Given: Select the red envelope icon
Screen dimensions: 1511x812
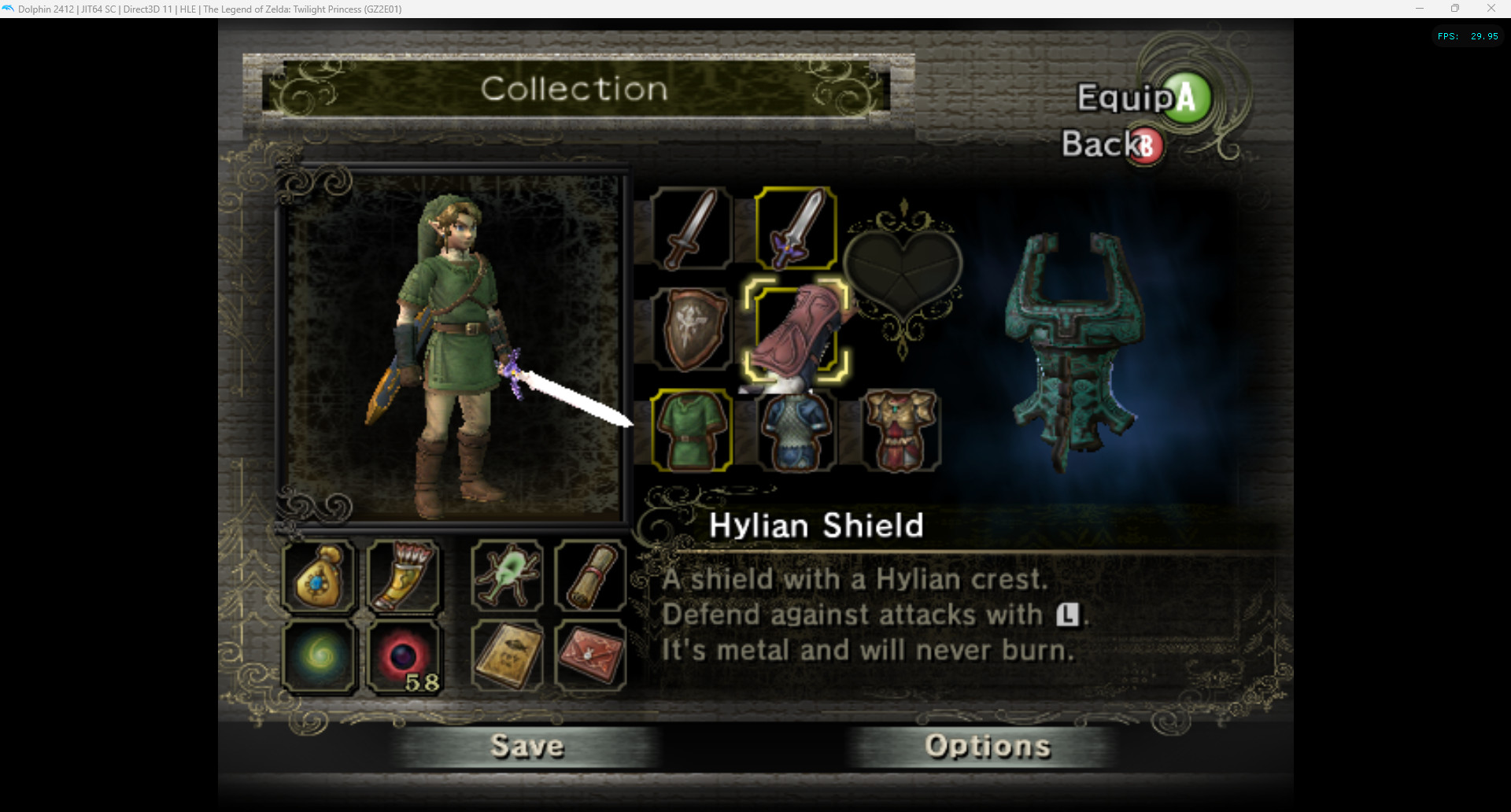Looking at the screenshot, I should tap(590, 655).
